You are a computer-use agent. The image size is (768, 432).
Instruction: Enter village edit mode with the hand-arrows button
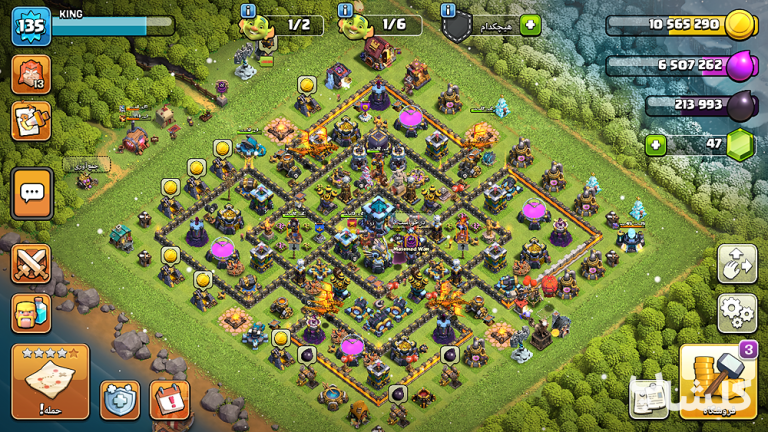pos(737,264)
